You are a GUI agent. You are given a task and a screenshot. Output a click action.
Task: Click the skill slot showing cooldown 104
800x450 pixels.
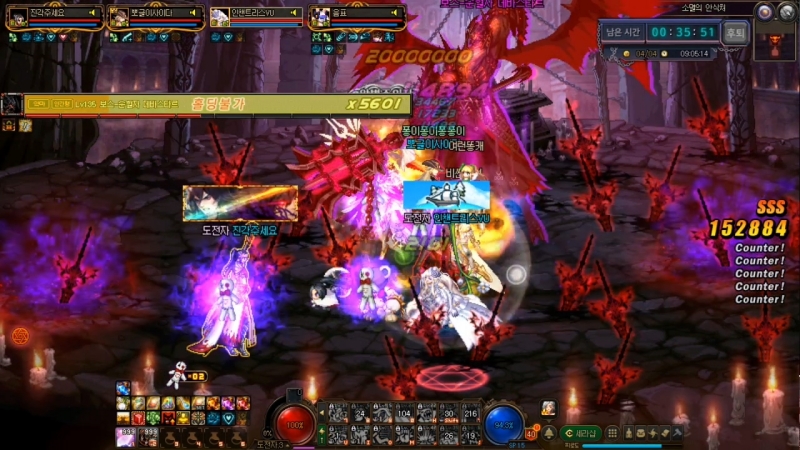(404, 414)
